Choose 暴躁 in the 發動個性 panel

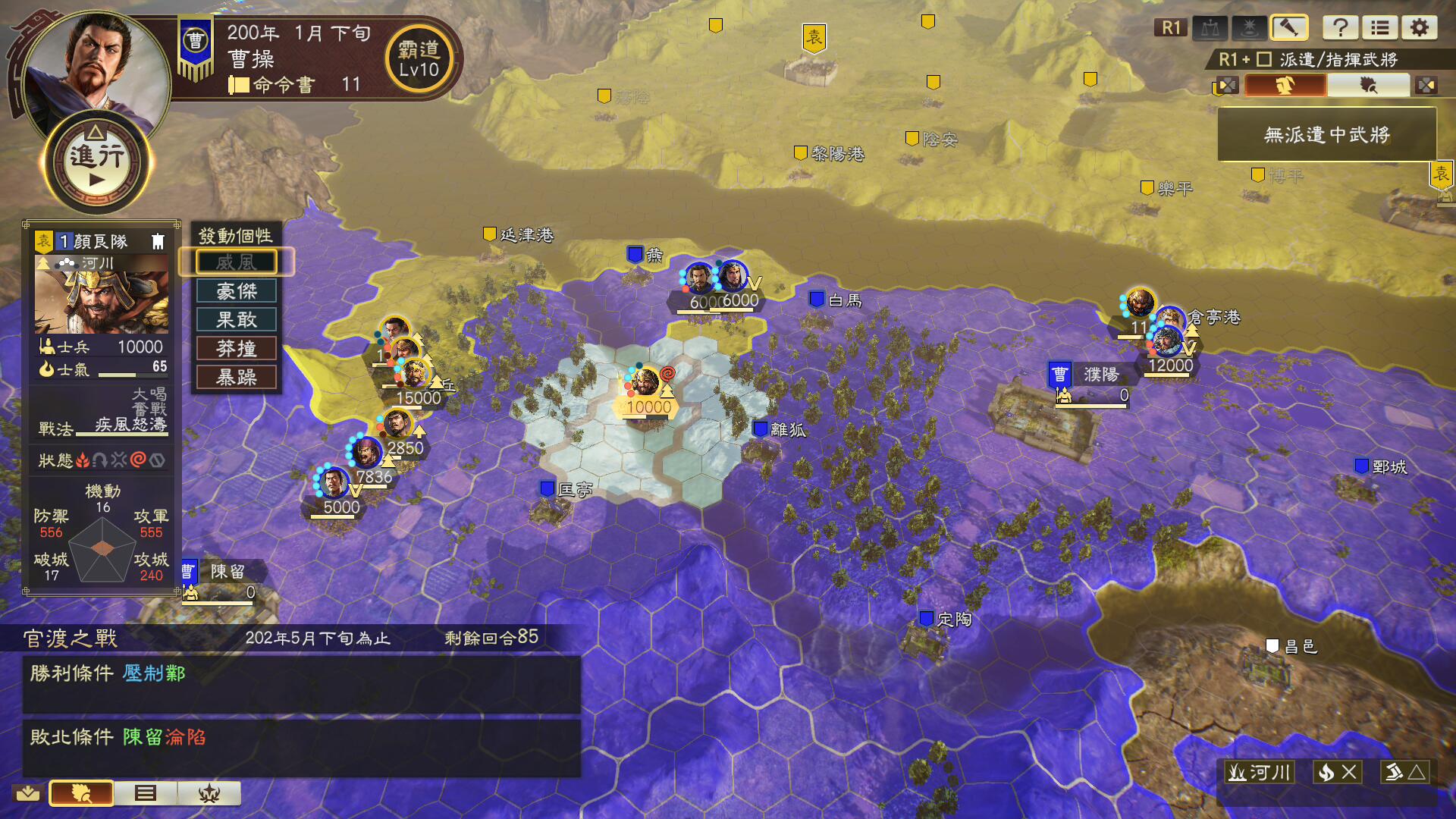(x=237, y=377)
